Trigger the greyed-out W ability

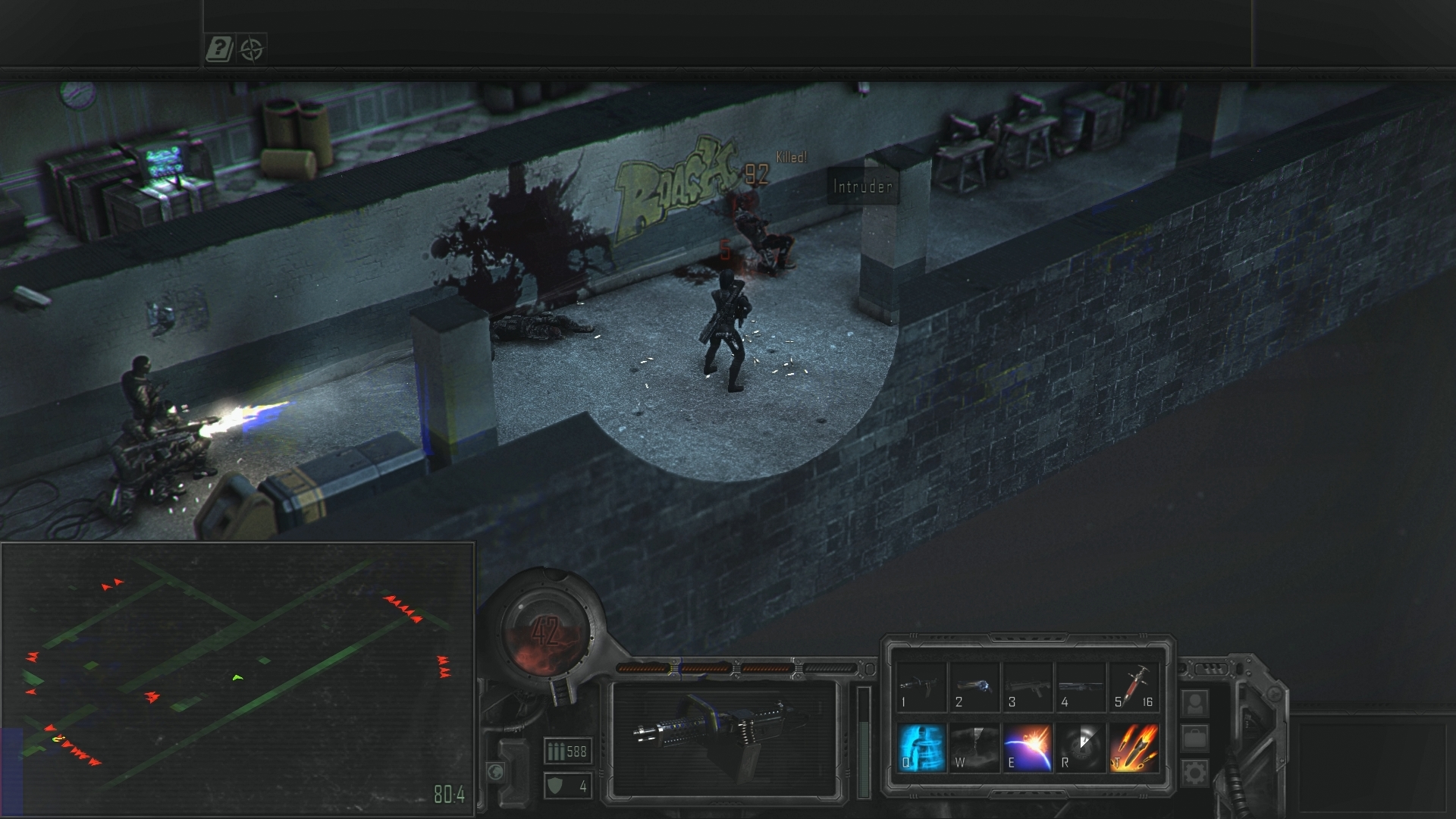point(974,747)
